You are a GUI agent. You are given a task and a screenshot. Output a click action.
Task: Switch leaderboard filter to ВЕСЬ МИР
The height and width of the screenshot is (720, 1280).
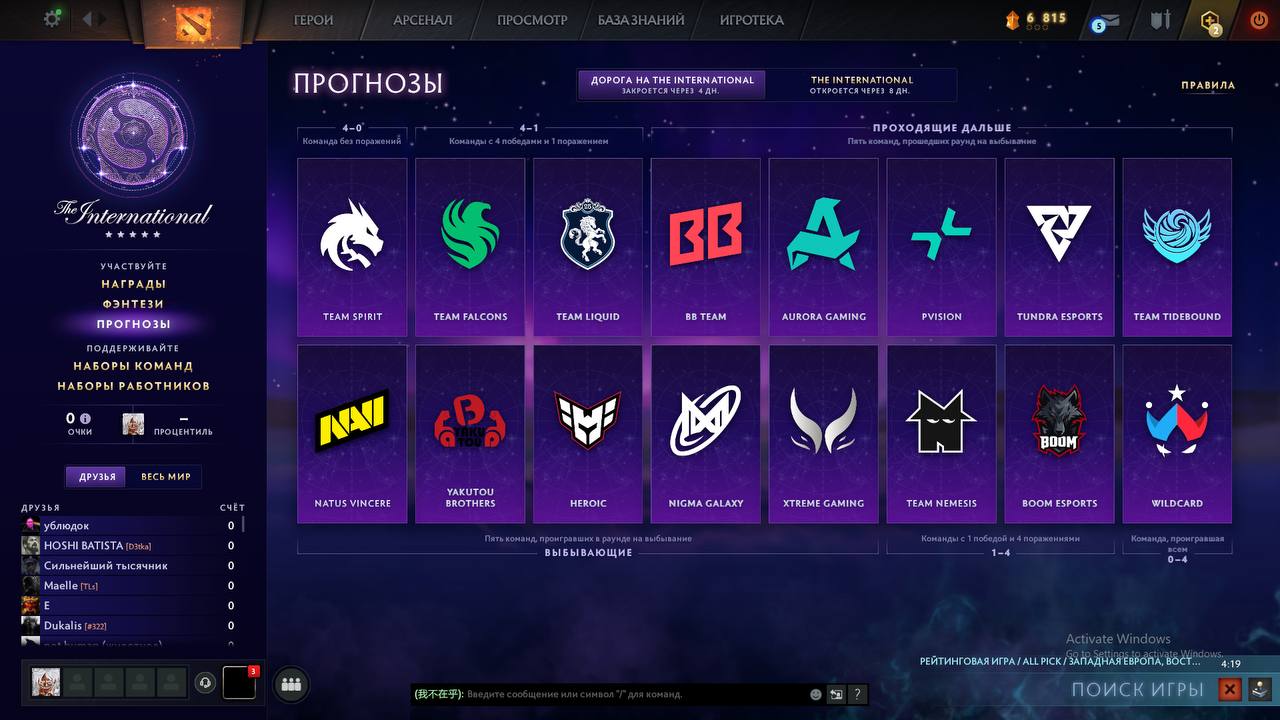tap(166, 476)
